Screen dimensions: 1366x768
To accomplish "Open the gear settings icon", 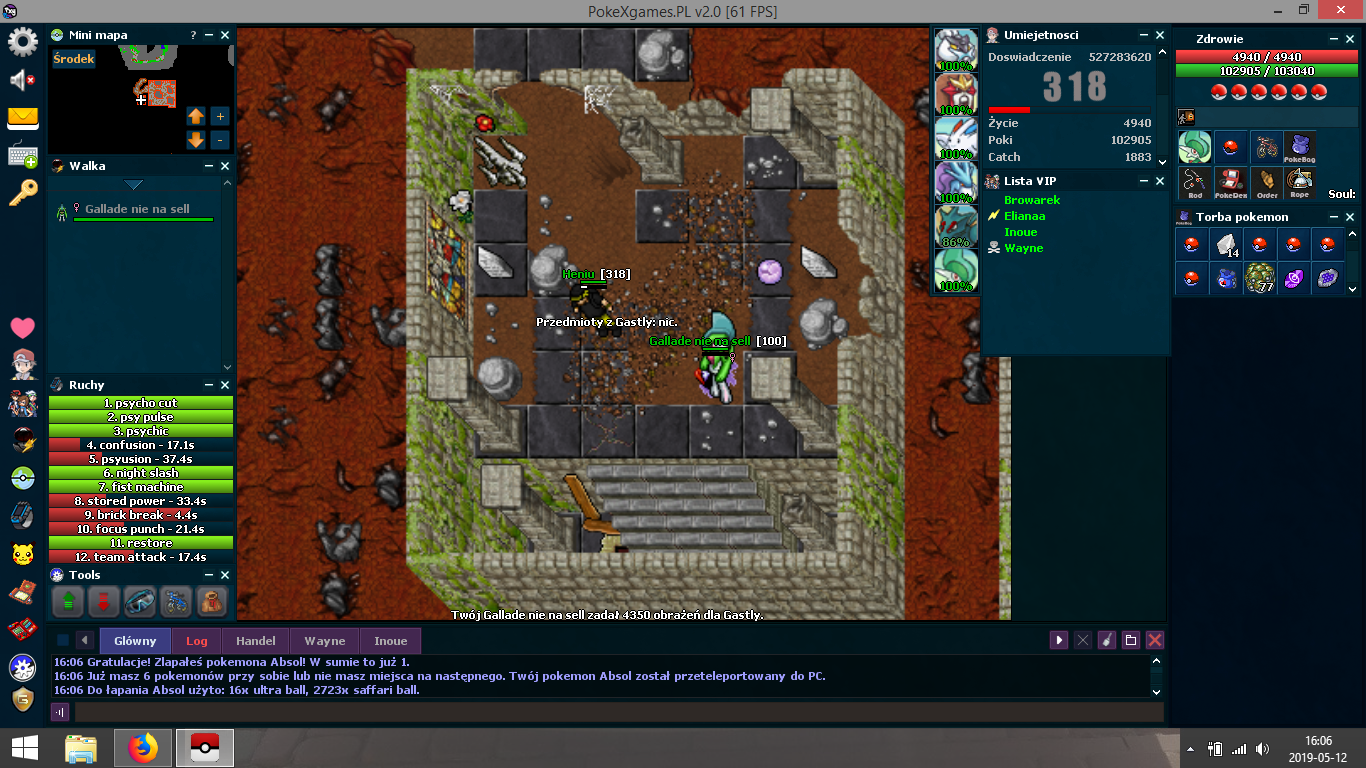I will pyautogui.click(x=22, y=42).
